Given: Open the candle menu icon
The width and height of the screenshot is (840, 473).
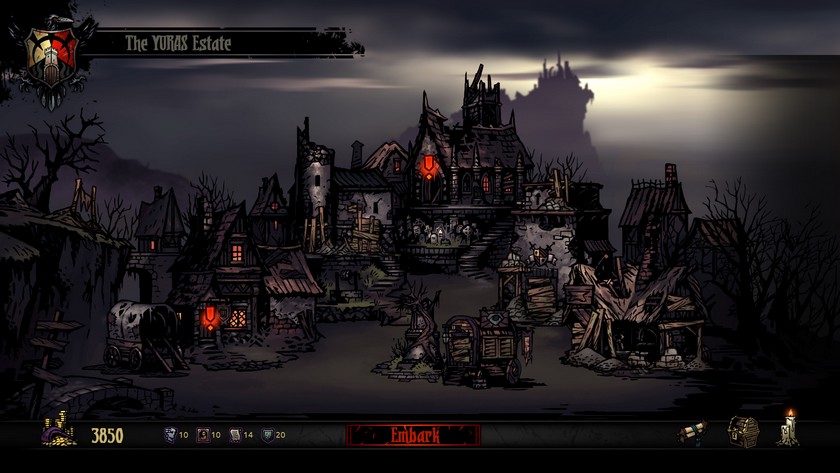Looking at the screenshot, I should pos(790,429).
